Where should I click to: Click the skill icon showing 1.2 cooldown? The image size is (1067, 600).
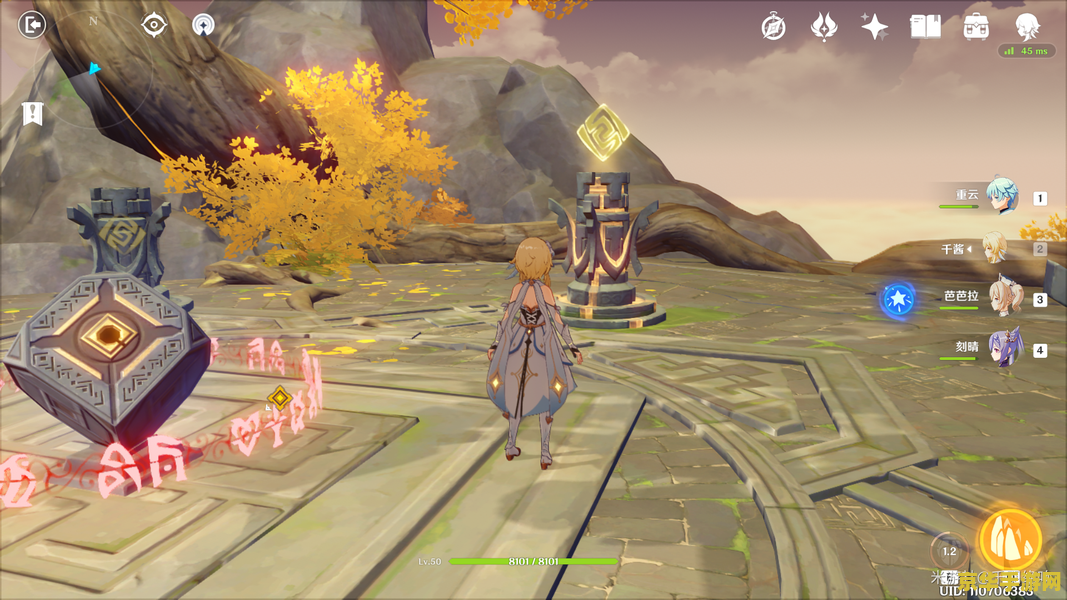click(x=949, y=551)
